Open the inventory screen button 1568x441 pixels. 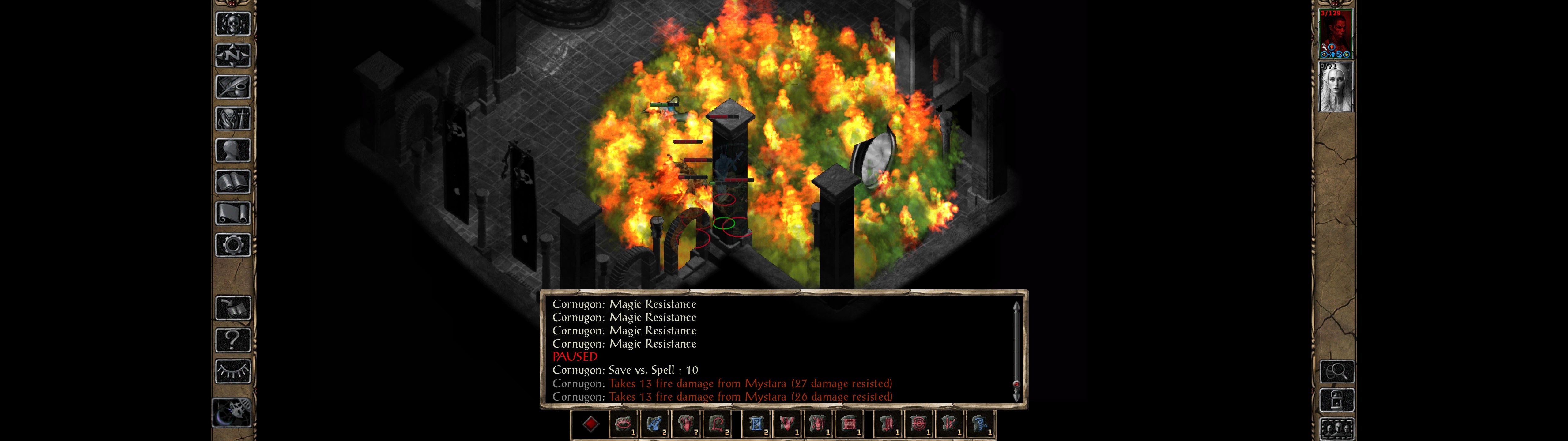[232, 119]
